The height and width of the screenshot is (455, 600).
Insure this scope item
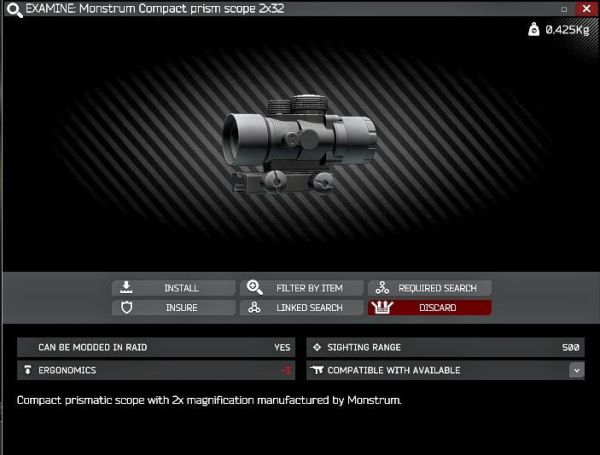[173, 308]
